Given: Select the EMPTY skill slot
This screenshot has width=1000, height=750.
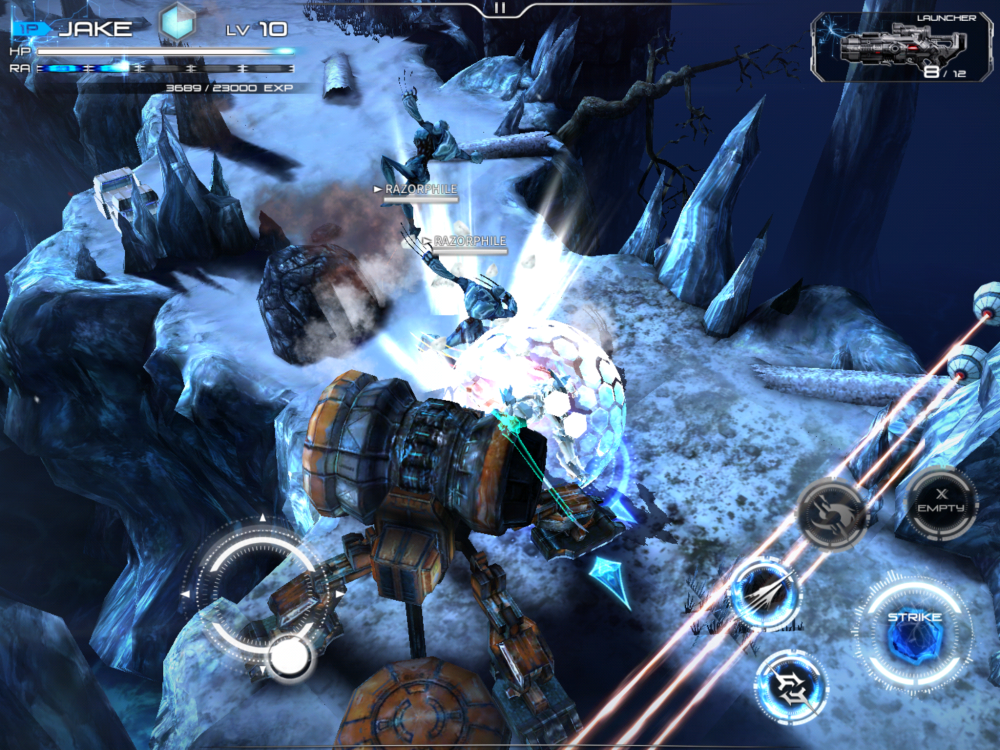Looking at the screenshot, I should (x=941, y=504).
